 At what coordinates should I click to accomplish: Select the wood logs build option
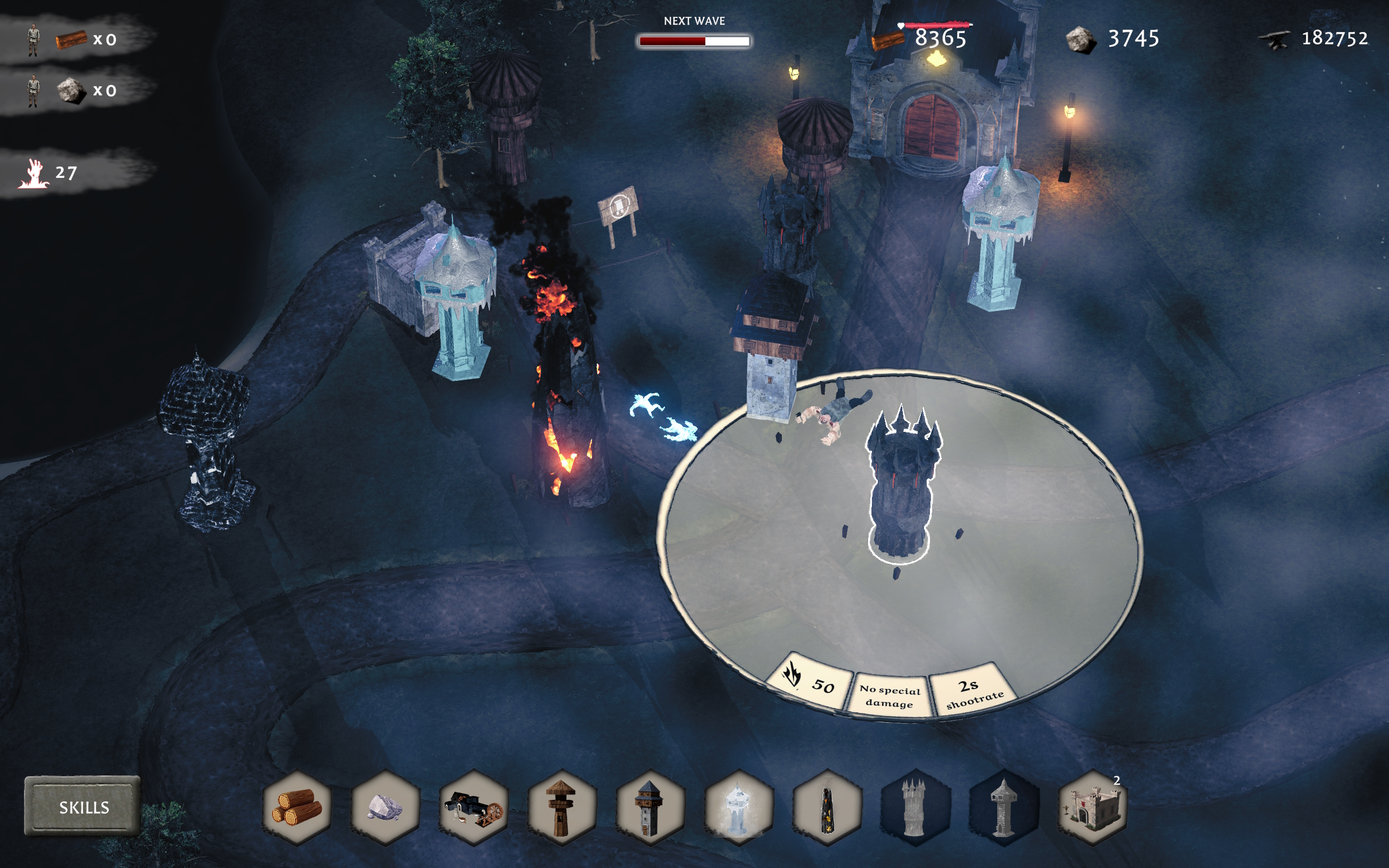297,807
